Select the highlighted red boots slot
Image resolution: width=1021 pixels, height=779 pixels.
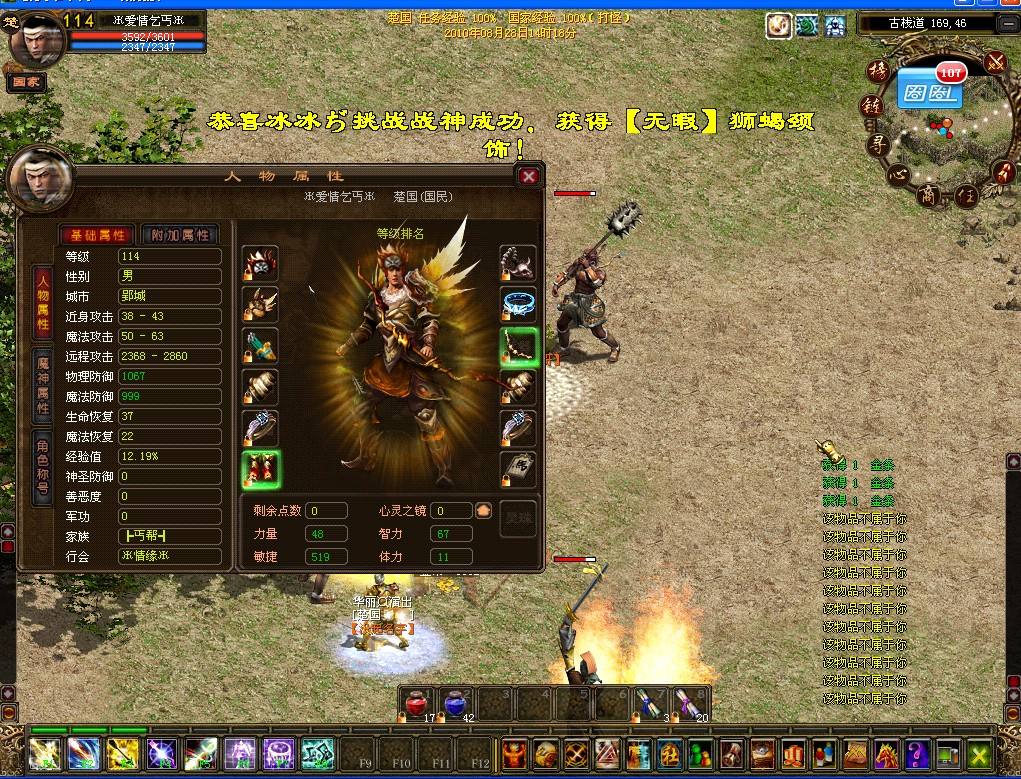(x=260, y=469)
